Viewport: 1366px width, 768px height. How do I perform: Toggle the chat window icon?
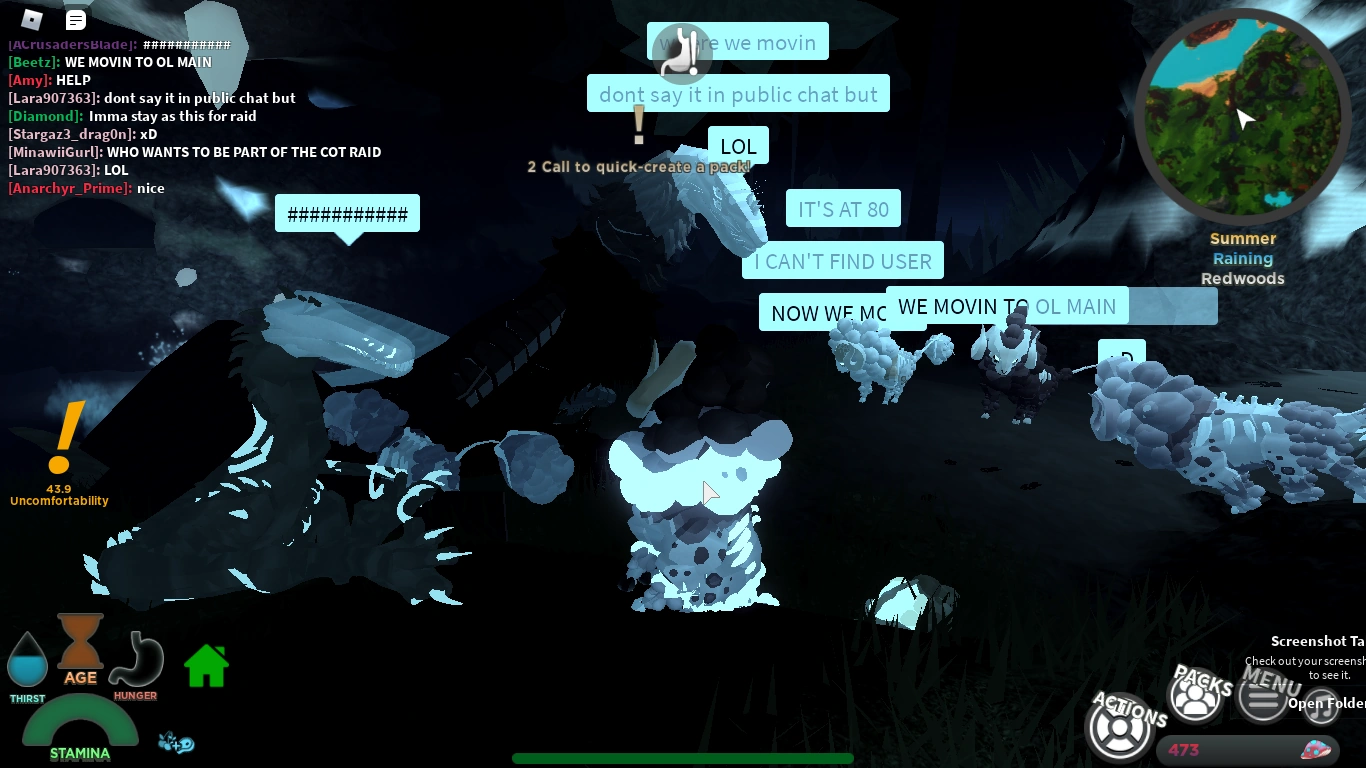click(75, 19)
